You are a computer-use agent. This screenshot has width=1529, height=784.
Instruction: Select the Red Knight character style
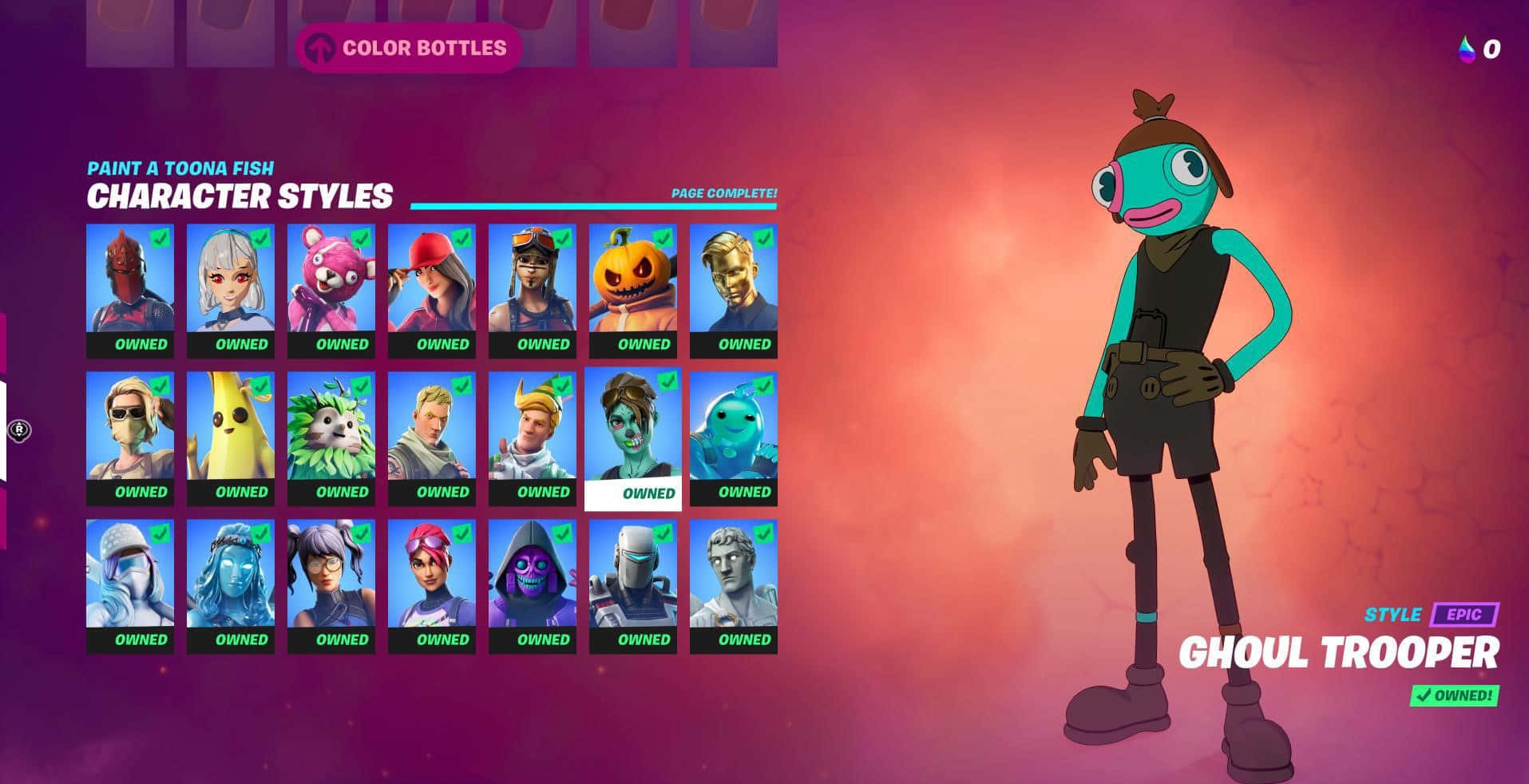tap(130, 291)
